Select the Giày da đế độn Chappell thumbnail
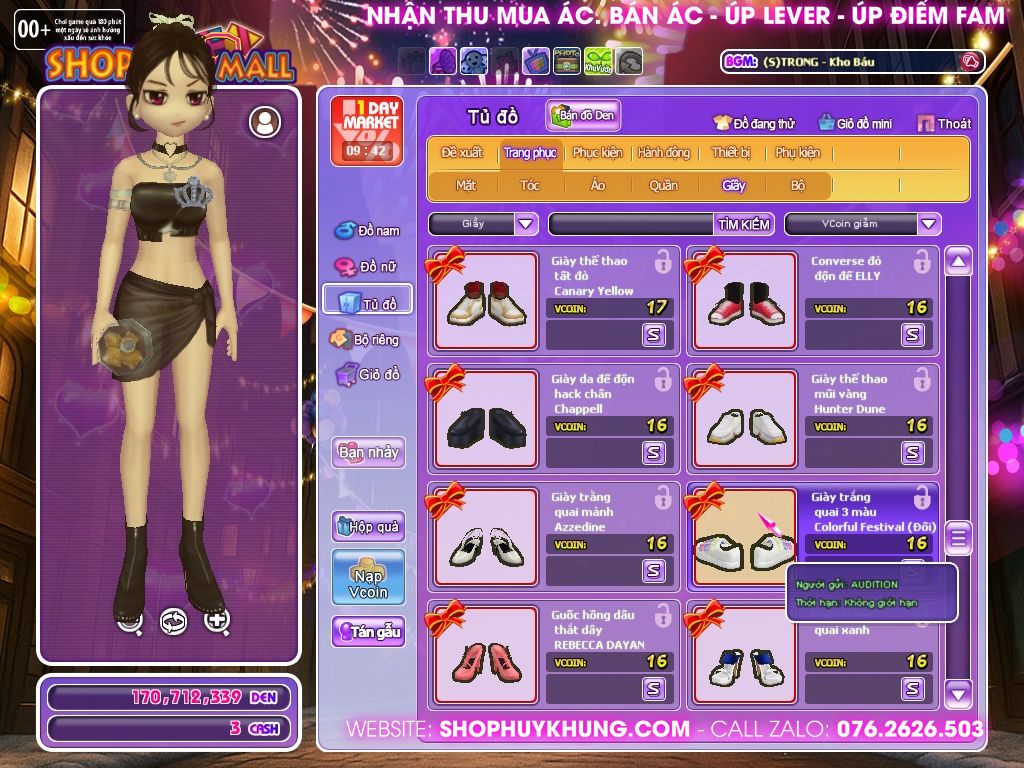Screen dimensions: 1024x768 (x=486, y=419)
